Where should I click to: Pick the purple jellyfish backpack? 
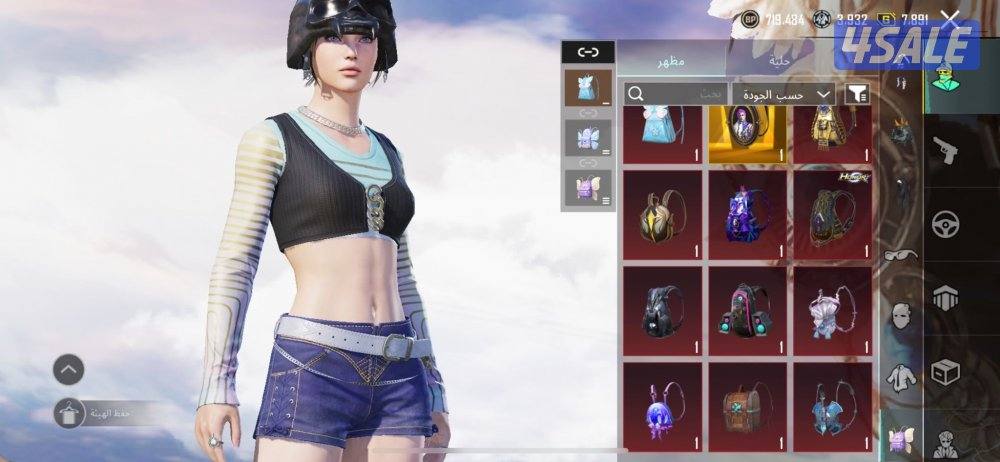pyautogui.click(x=661, y=405)
